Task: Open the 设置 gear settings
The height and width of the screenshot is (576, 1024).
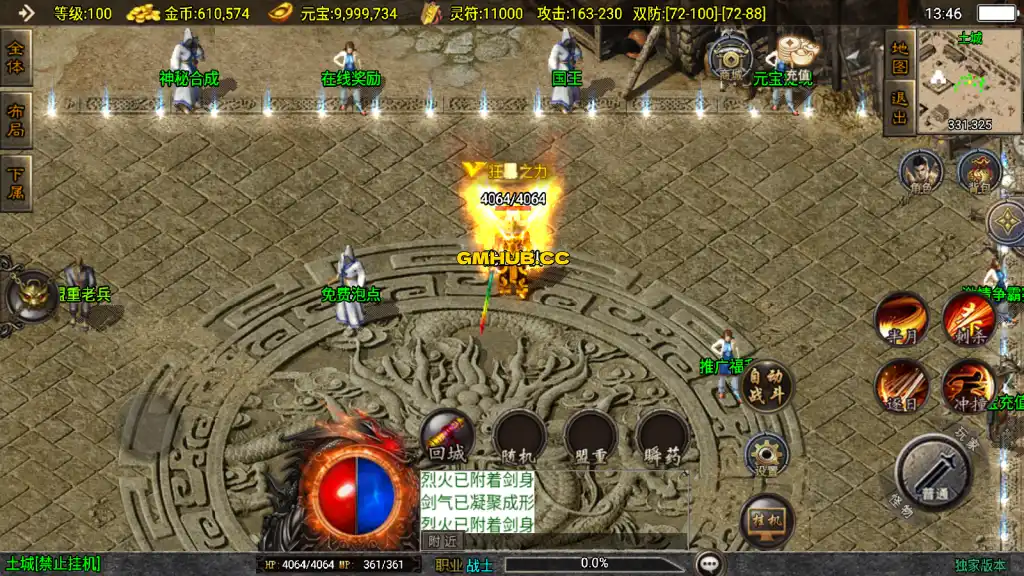Action: (x=767, y=455)
